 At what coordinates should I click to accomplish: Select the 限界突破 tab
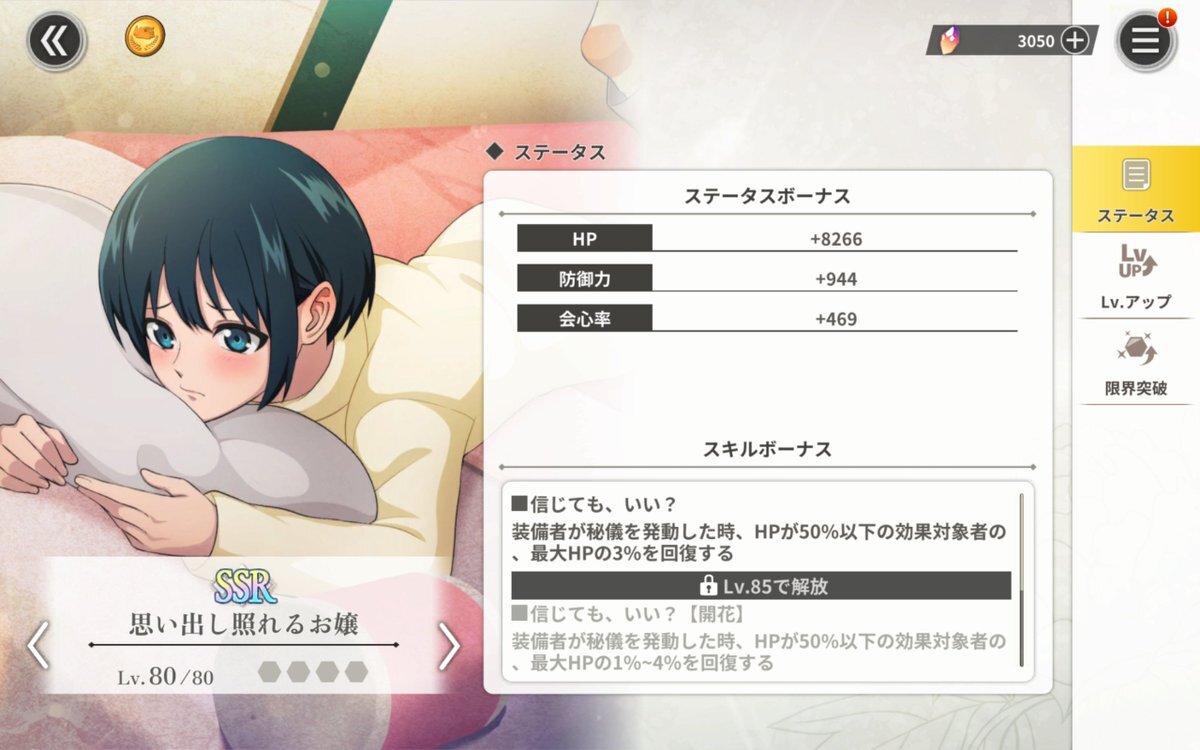tap(1135, 362)
